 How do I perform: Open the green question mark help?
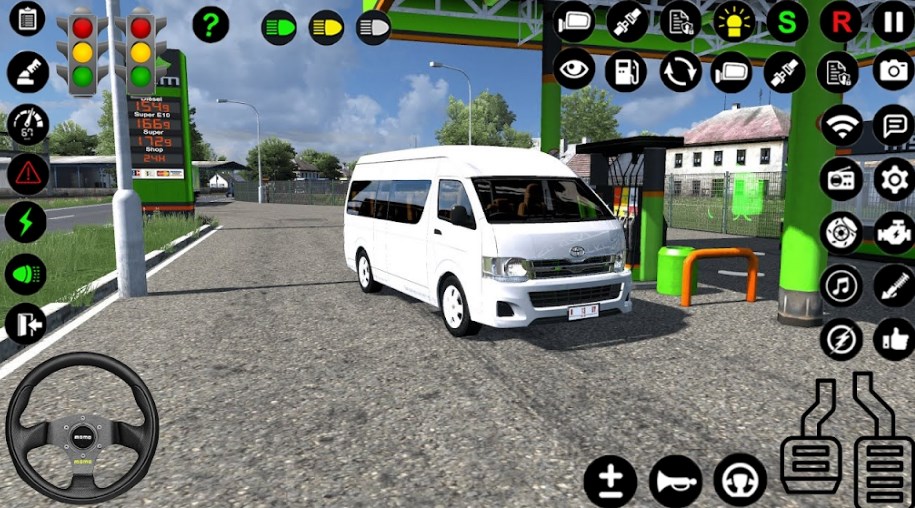210,24
